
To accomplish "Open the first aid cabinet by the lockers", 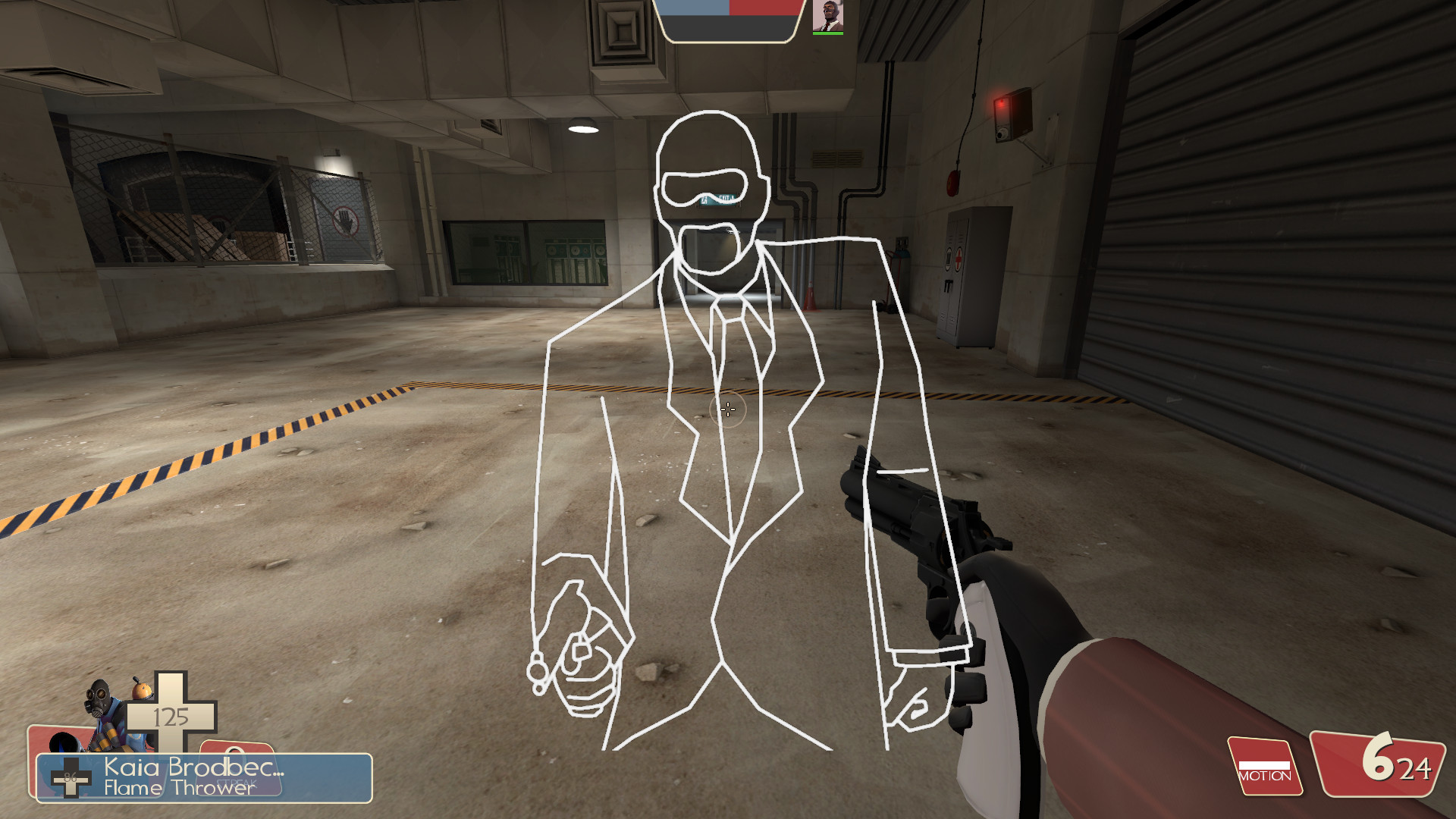I will (x=959, y=258).
